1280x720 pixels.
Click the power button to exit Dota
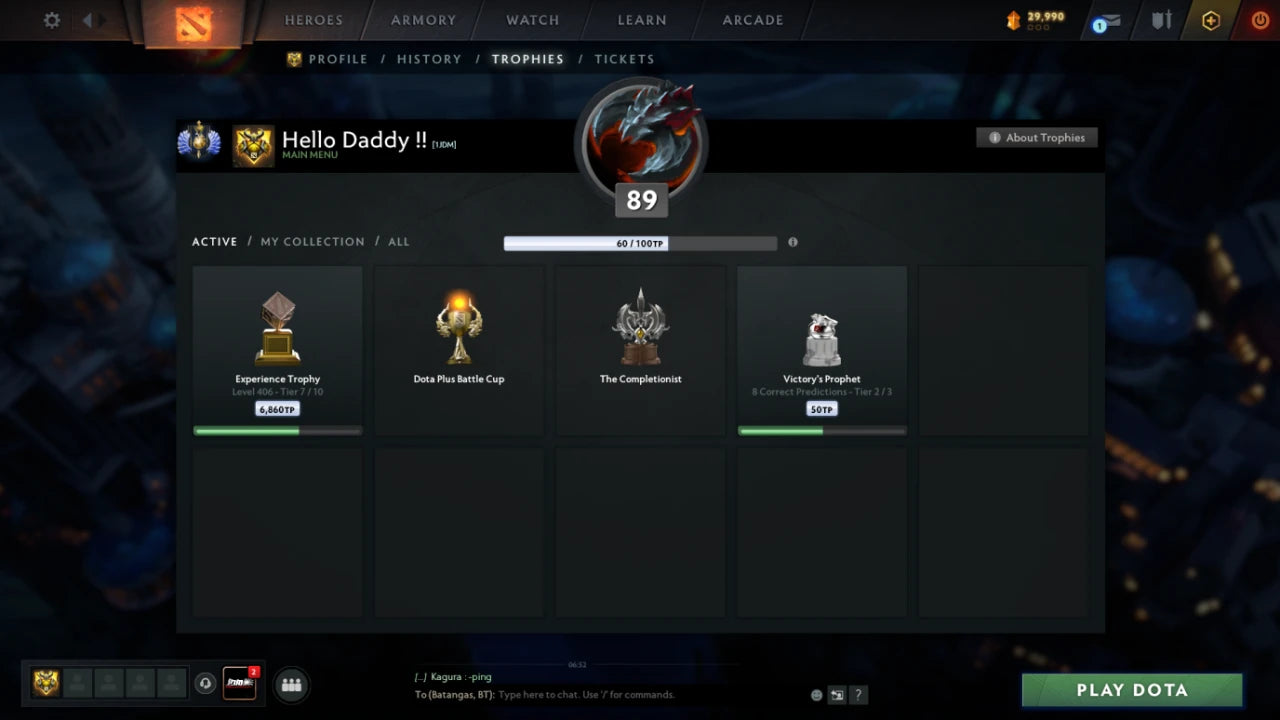coord(1259,20)
